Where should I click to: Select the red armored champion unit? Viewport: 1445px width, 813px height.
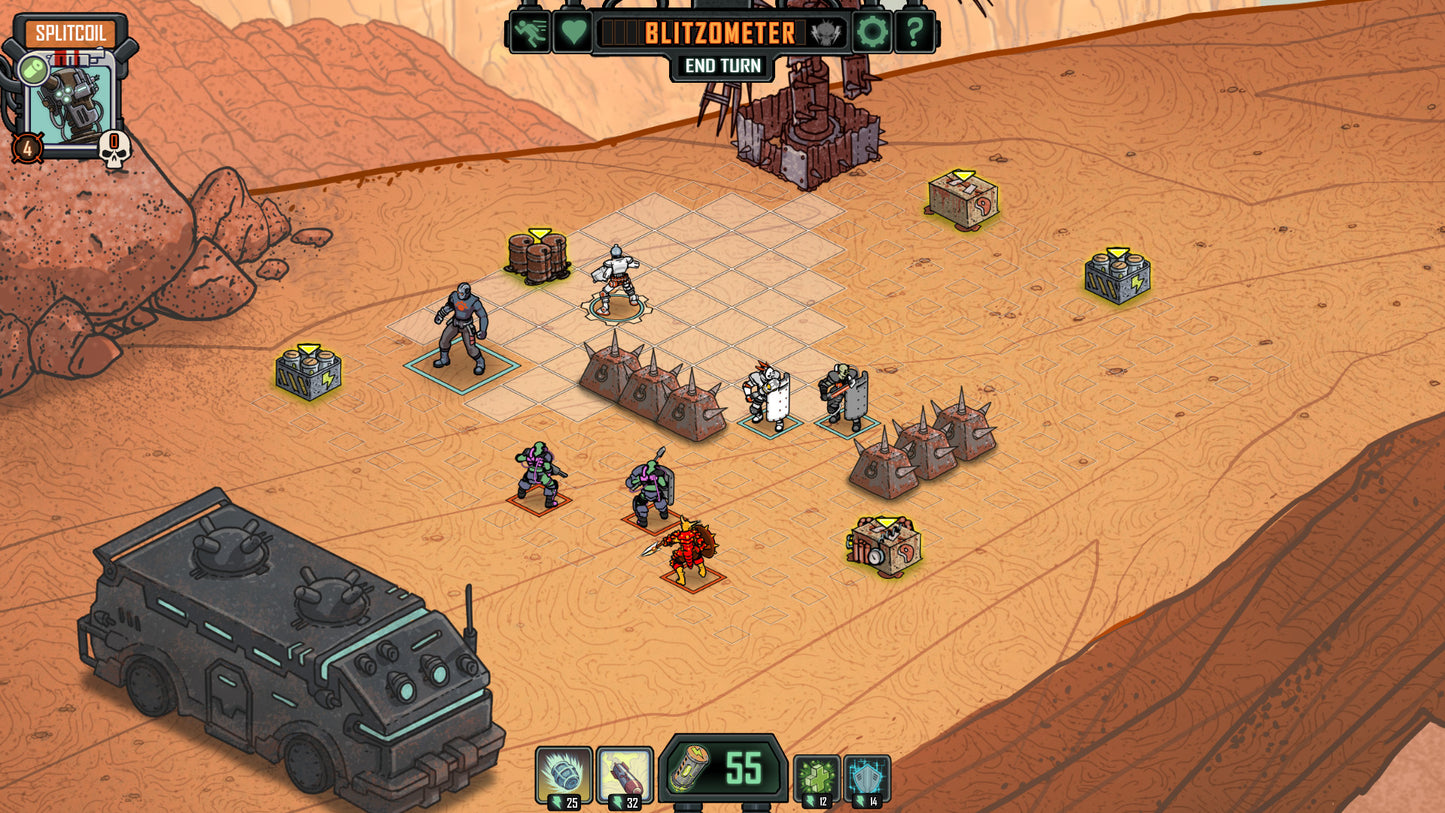tap(690, 550)
